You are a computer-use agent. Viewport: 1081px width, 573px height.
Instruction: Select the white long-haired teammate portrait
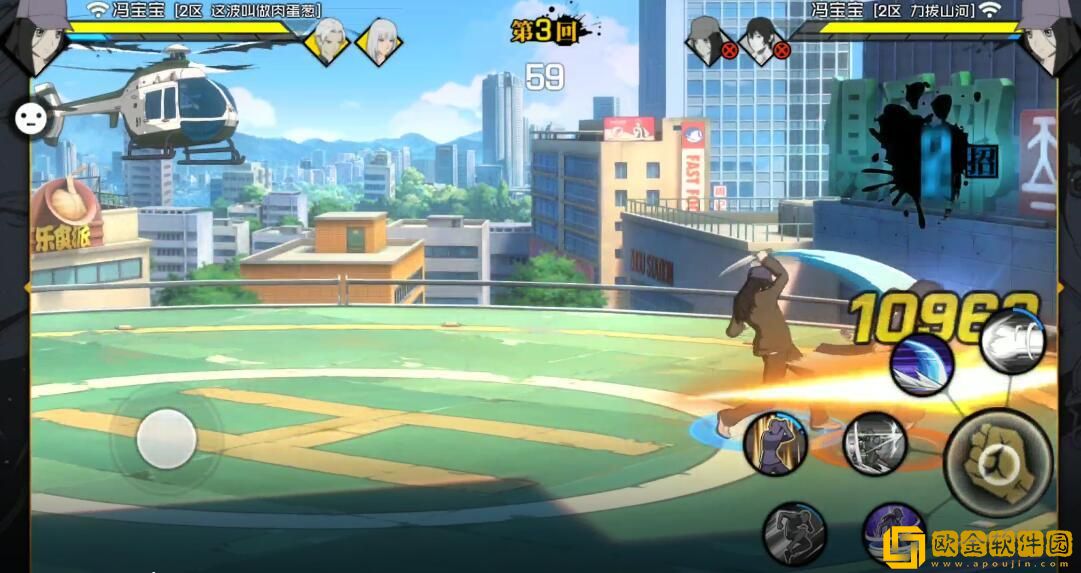pos(378,41)
